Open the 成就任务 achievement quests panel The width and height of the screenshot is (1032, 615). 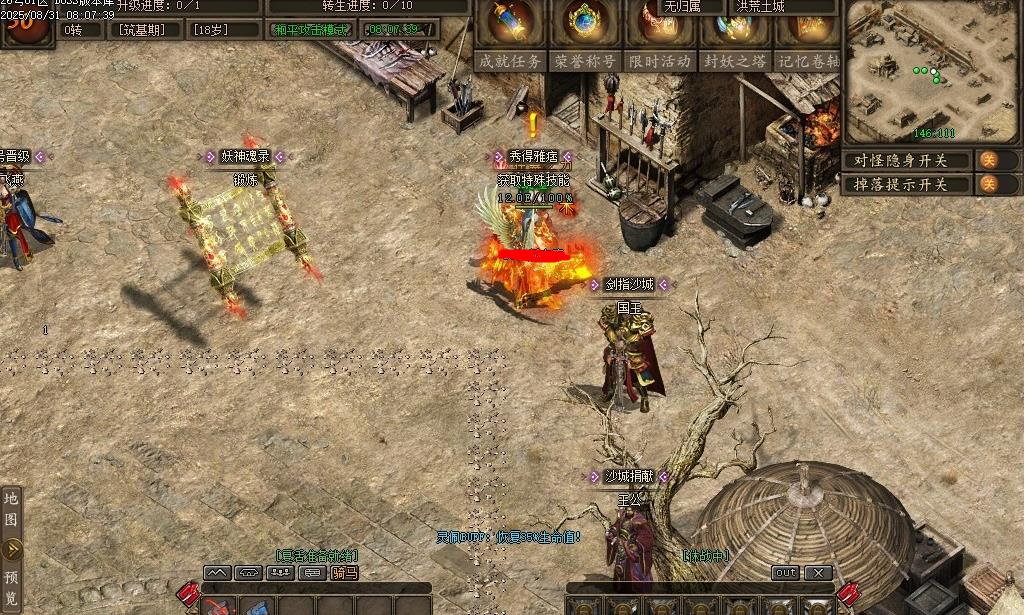510,61
